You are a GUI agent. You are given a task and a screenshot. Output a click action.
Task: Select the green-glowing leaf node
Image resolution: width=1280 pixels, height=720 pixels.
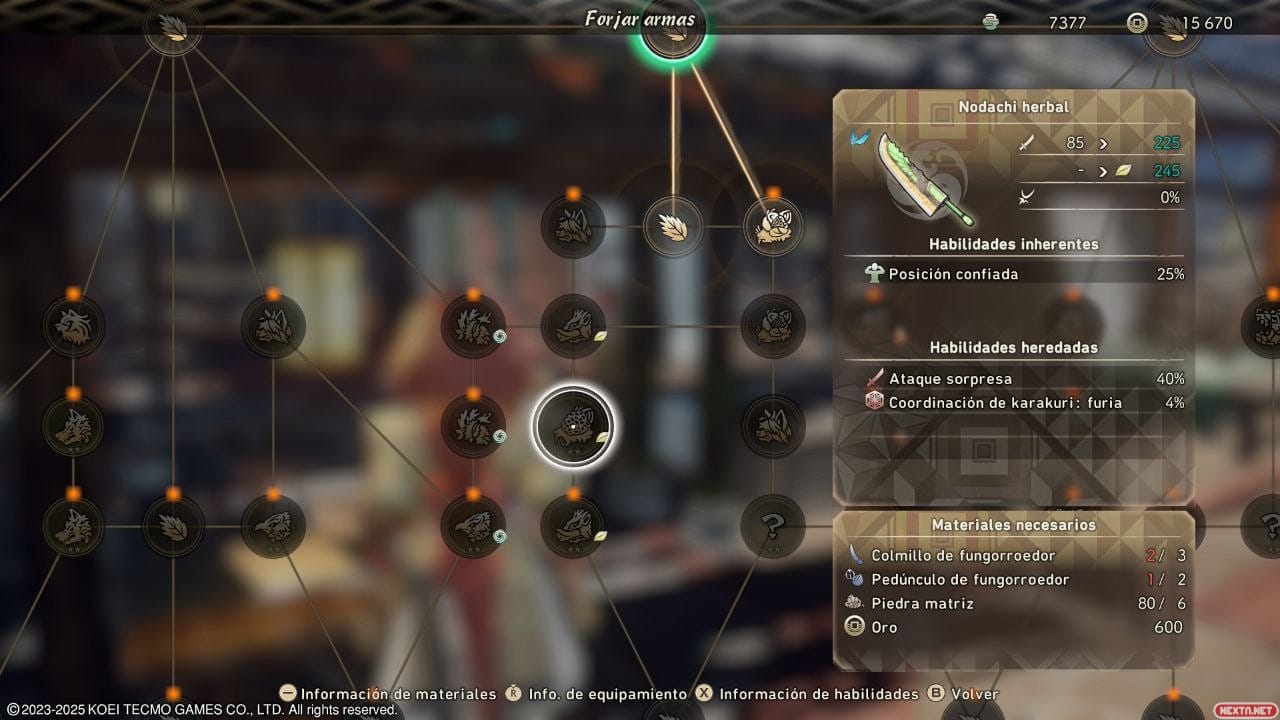coord(673,27)
